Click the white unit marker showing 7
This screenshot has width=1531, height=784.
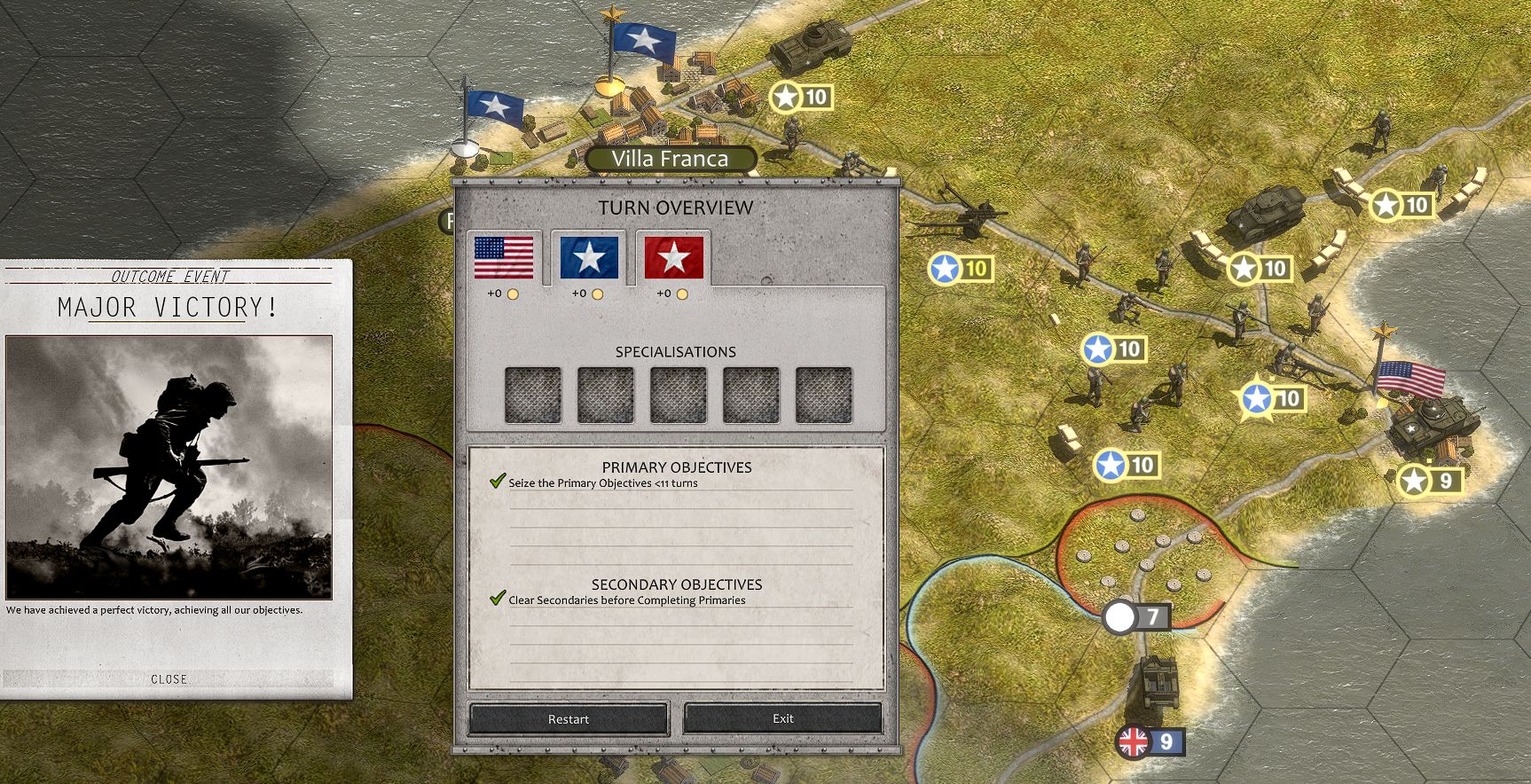pos(1138,617)
